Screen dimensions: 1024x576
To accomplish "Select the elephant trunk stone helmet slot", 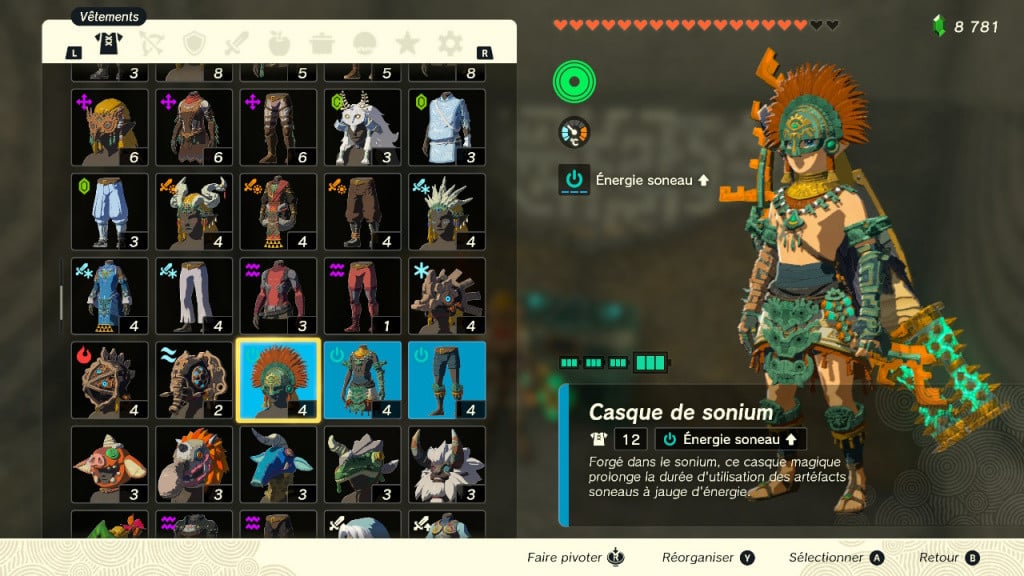I will coord(194,379).
